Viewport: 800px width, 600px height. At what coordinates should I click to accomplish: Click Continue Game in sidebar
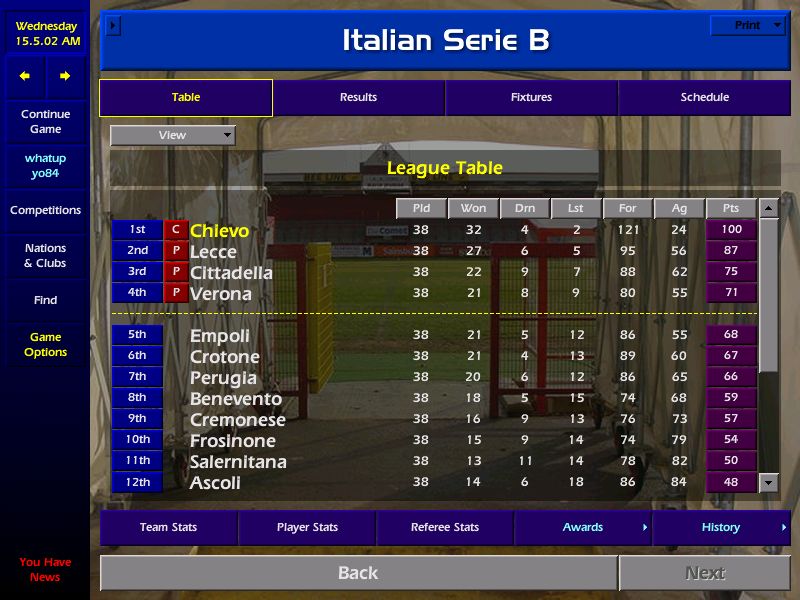click(x=45, y=122)
